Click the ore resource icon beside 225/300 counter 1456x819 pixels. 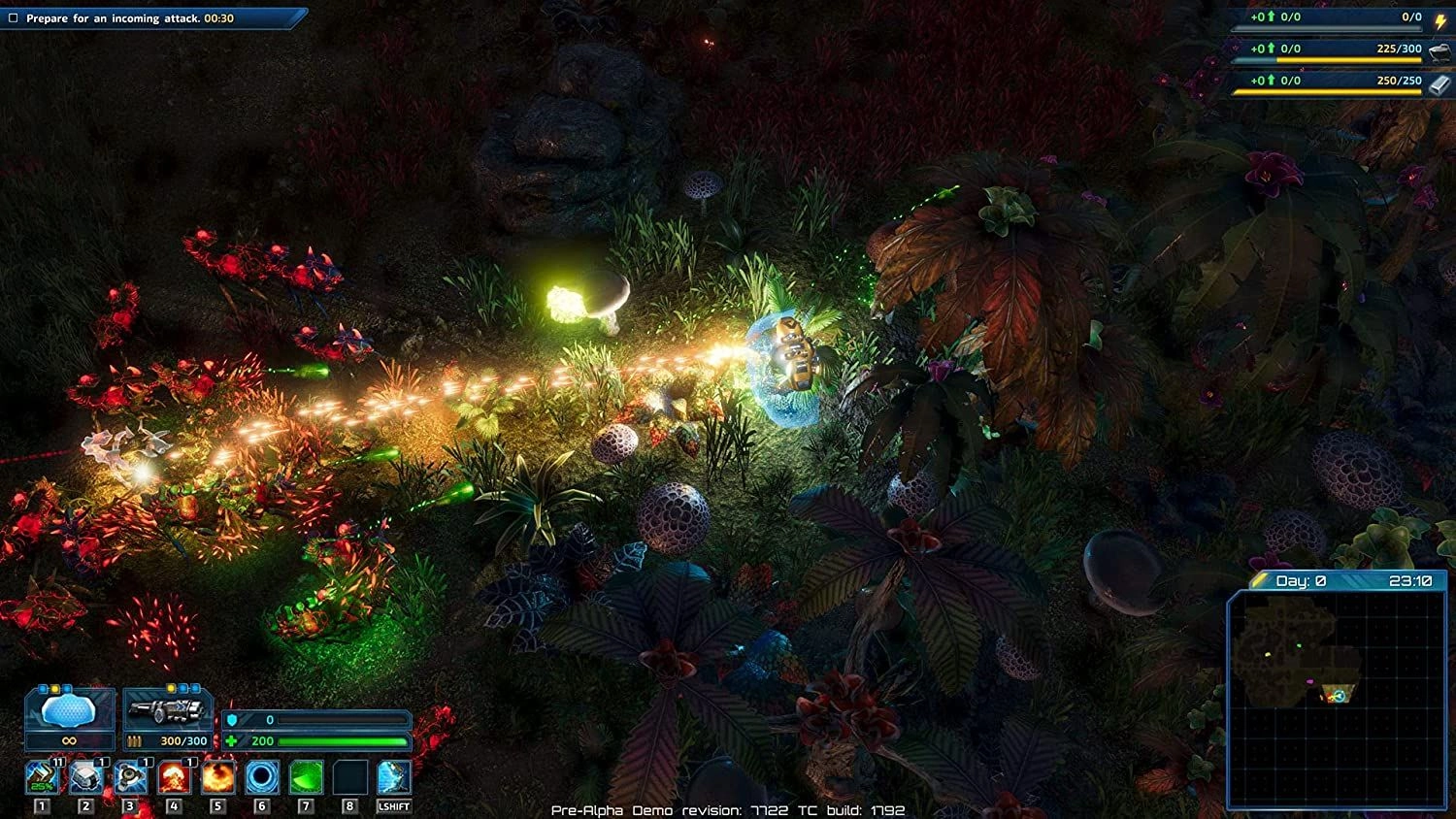coord(1439,53)
